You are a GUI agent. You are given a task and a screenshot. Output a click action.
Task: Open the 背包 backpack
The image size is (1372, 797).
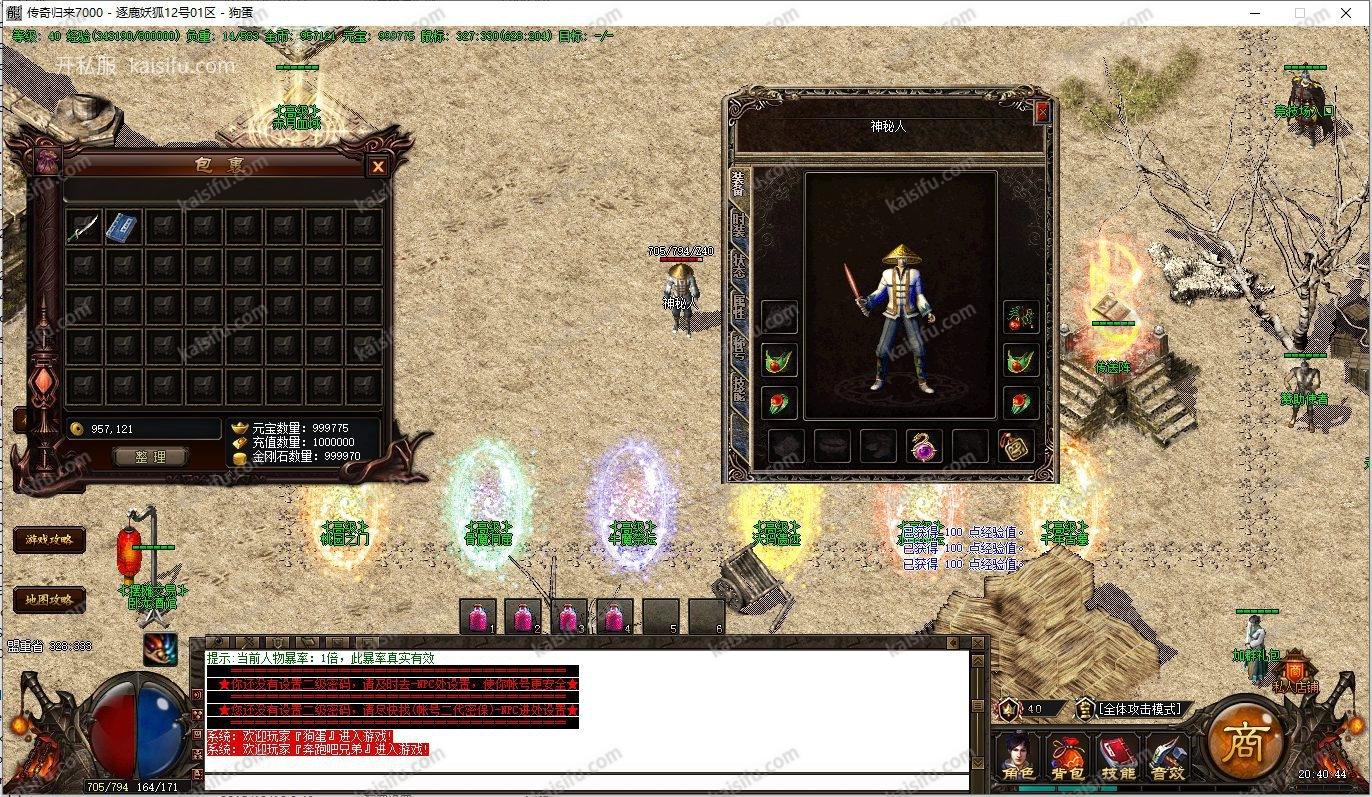1067,757
